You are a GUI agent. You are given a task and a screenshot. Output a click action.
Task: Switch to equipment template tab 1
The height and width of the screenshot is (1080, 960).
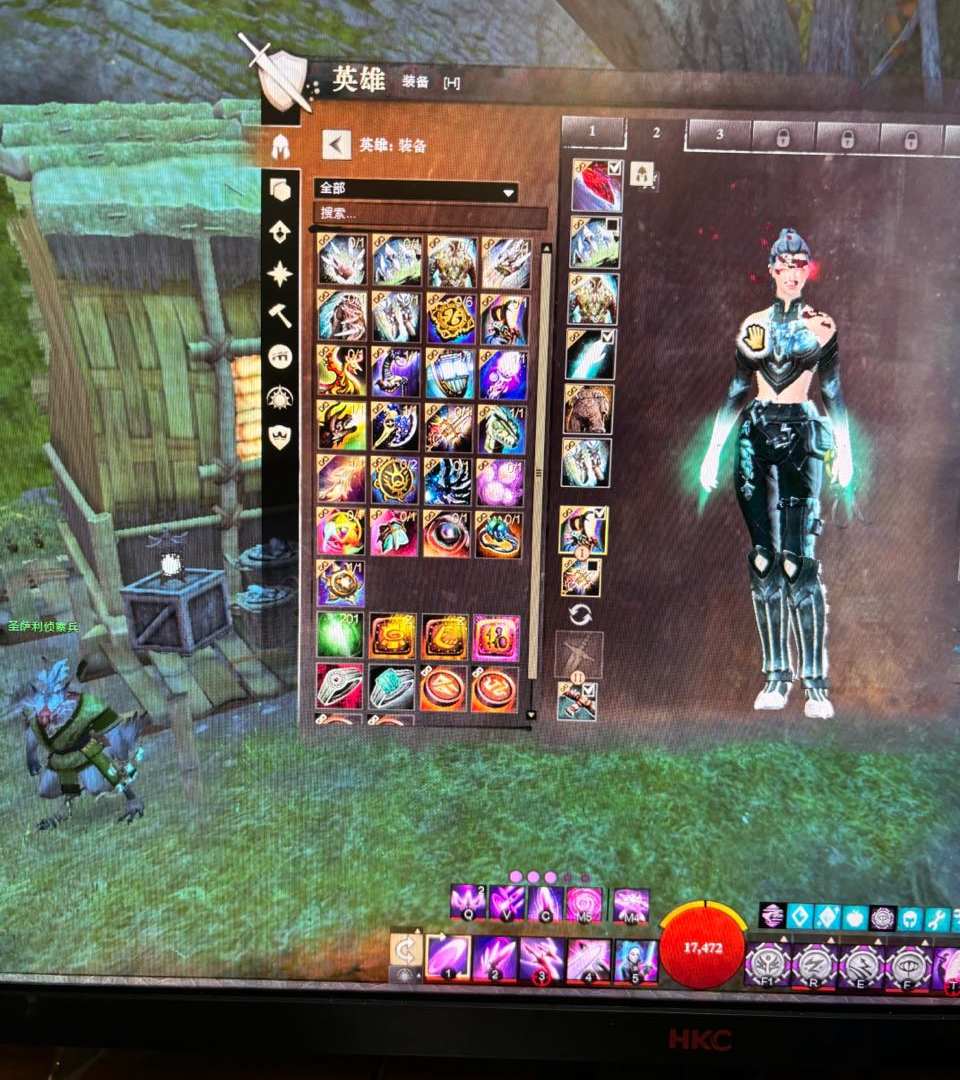(592, 131)
